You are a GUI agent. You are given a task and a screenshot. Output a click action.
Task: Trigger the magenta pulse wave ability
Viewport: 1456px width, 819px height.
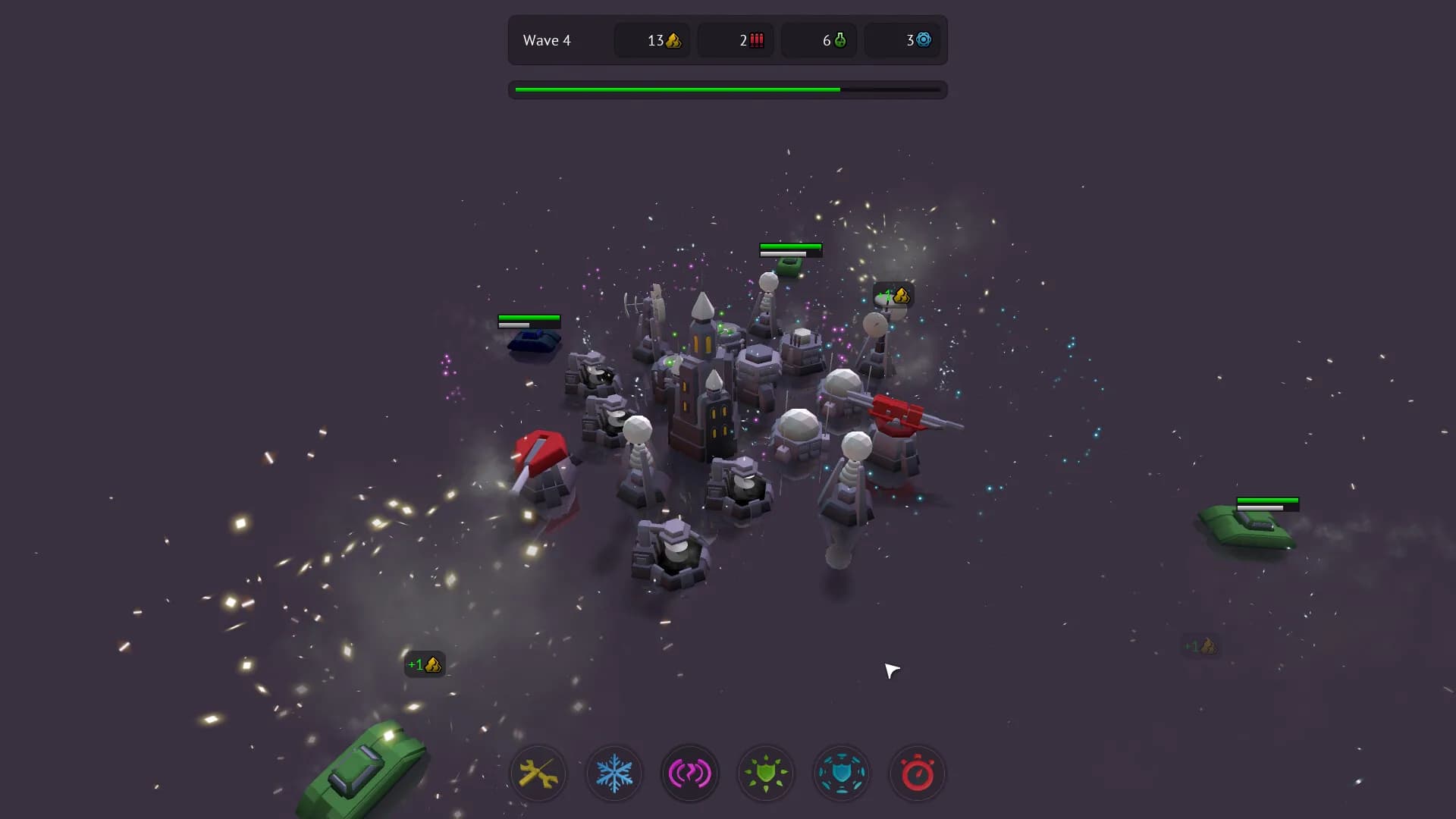pos(690,773)
